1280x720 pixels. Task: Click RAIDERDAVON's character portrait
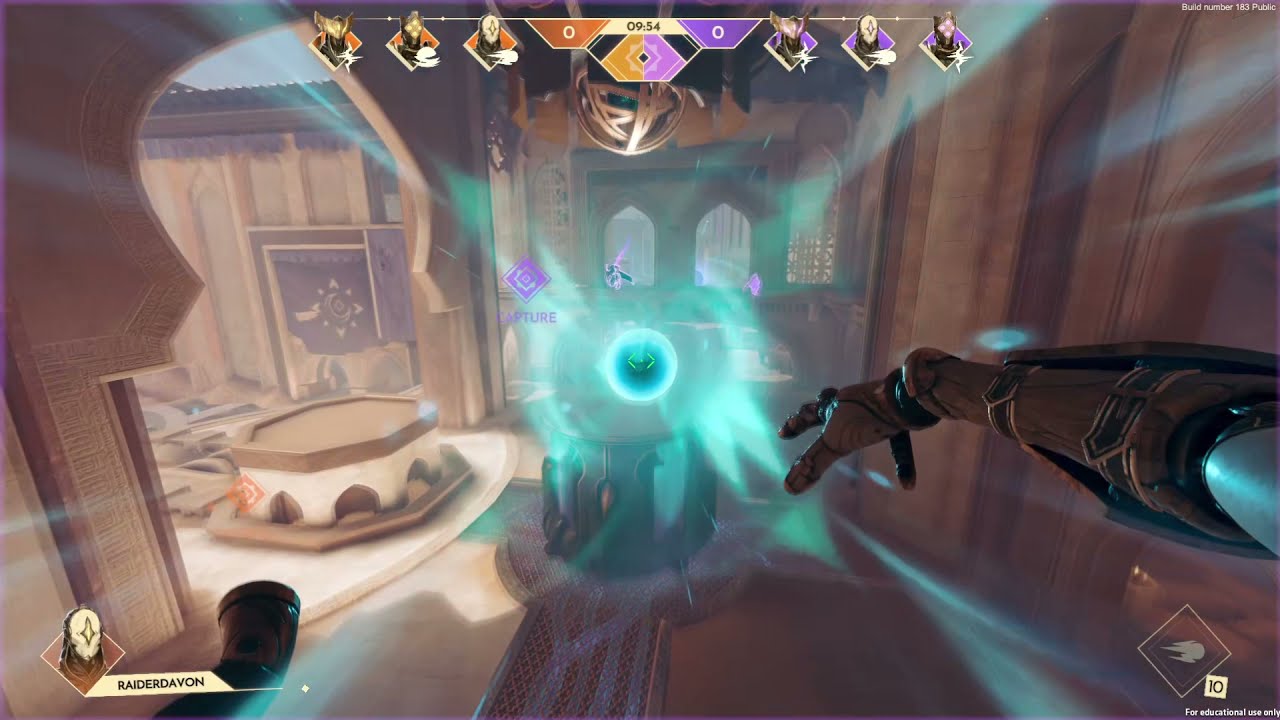pyautogui.click(x=82, y=650)
